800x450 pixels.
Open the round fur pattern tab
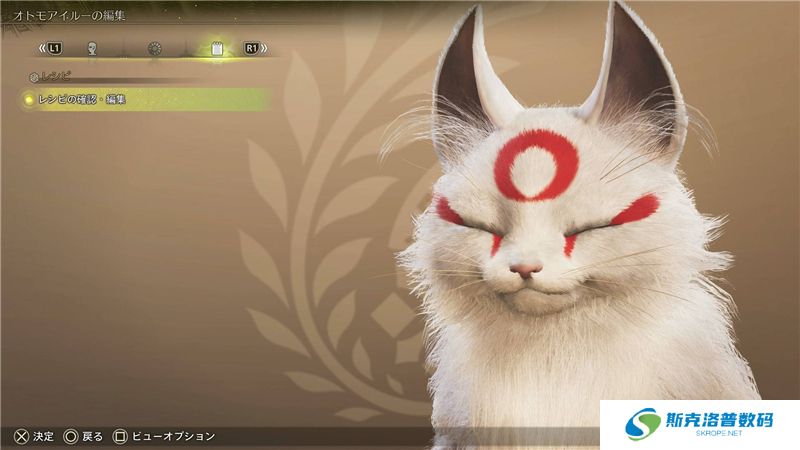click(154, 48)
